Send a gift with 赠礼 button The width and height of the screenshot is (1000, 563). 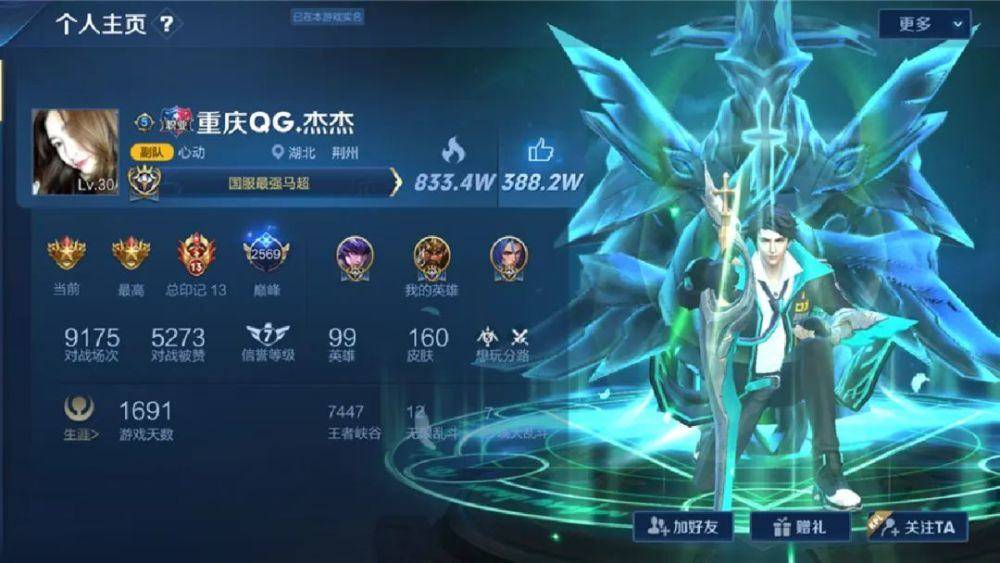click(x=796, y=526)
